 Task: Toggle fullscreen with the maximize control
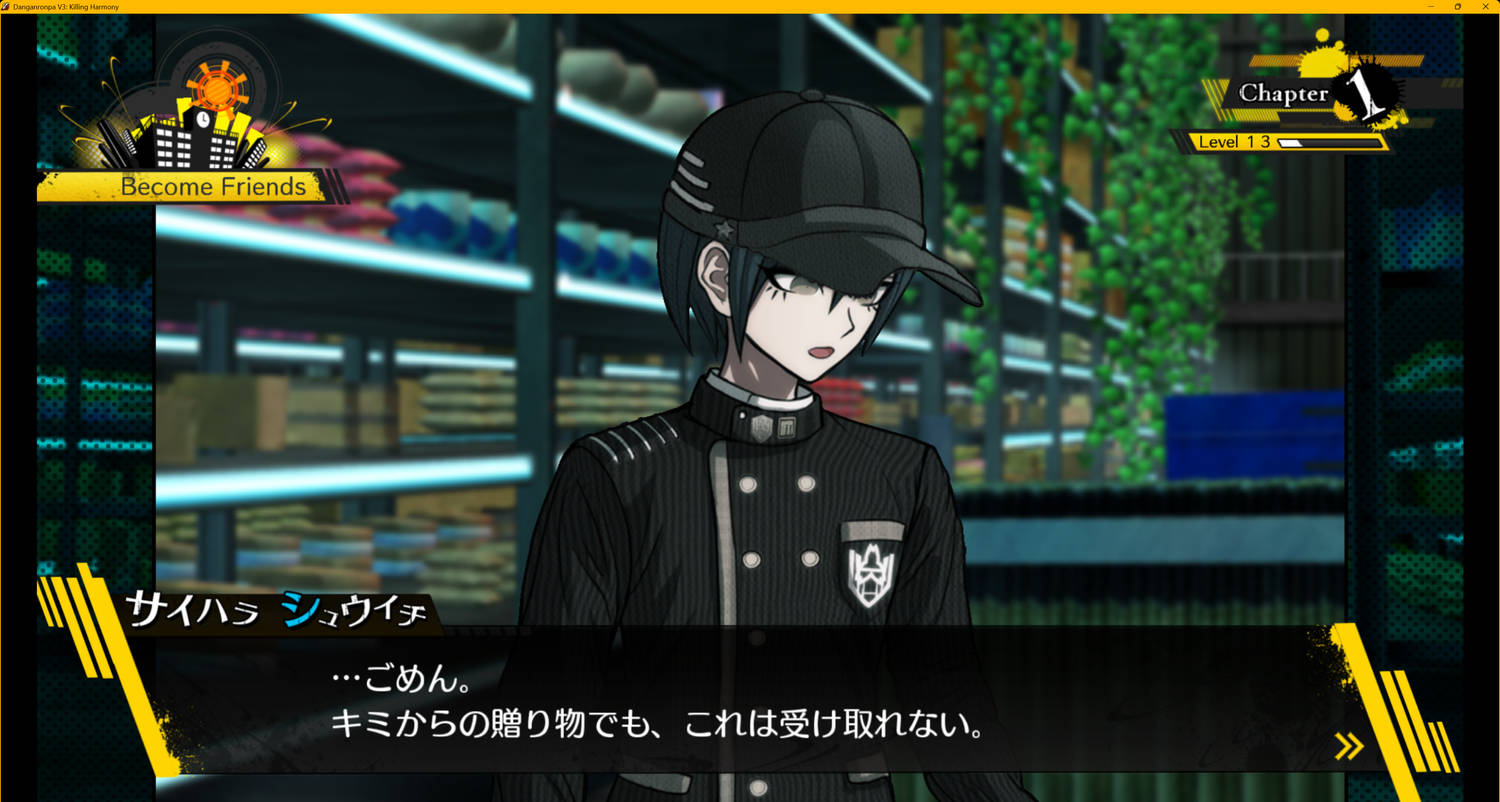(1459, 7)
